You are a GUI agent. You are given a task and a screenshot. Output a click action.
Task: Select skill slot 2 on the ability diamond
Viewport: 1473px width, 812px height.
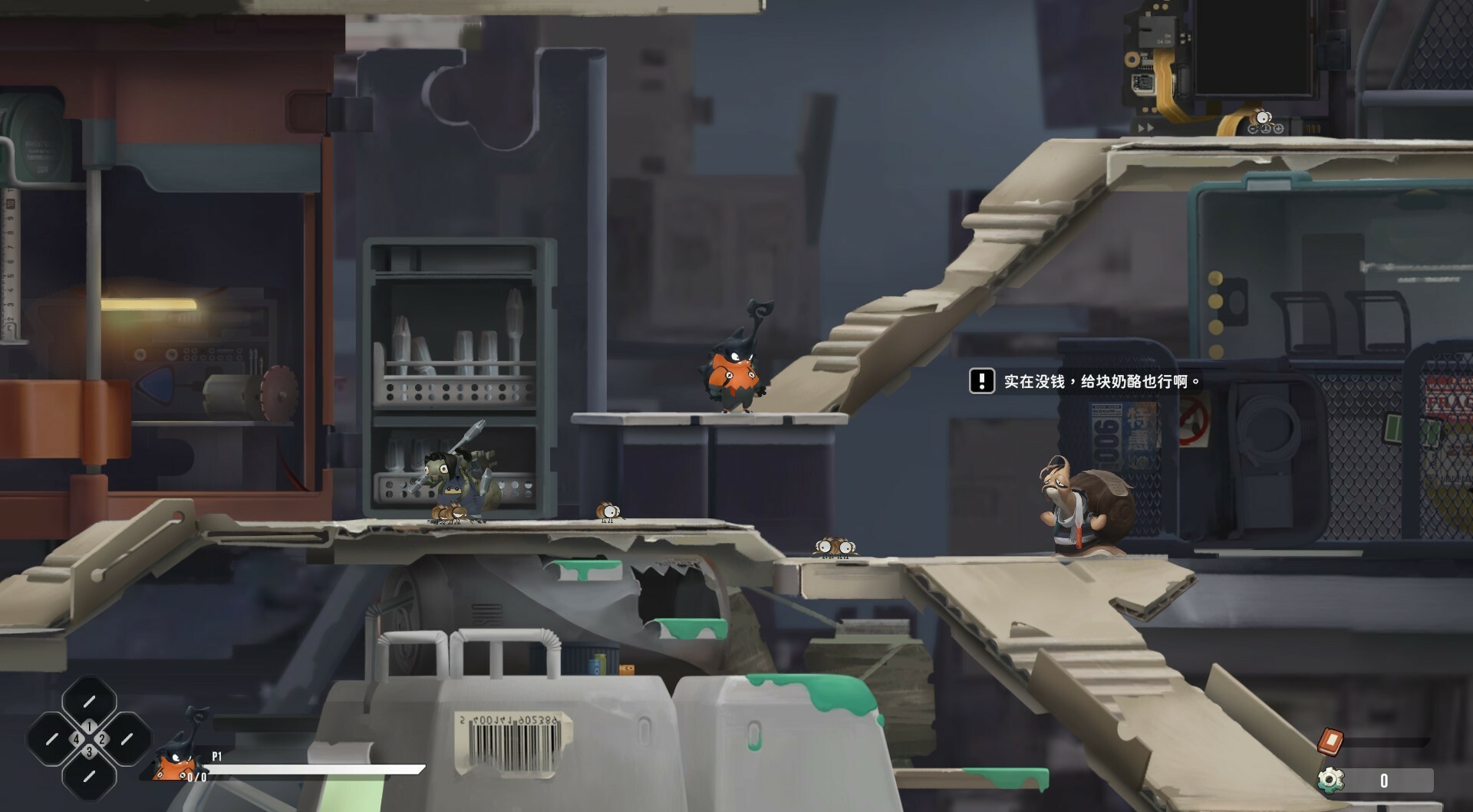101,739
